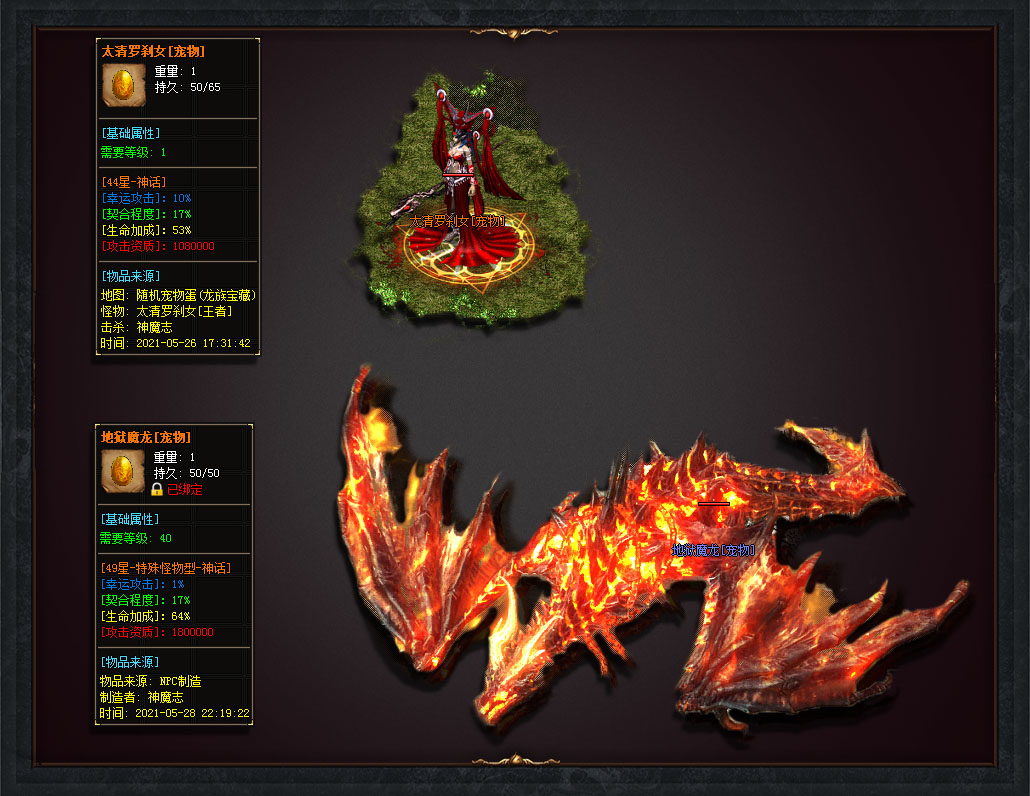1030x796 pixels.
Task: Select the 地狱魔龙 pet egg icon
Action: click(124, 471)
